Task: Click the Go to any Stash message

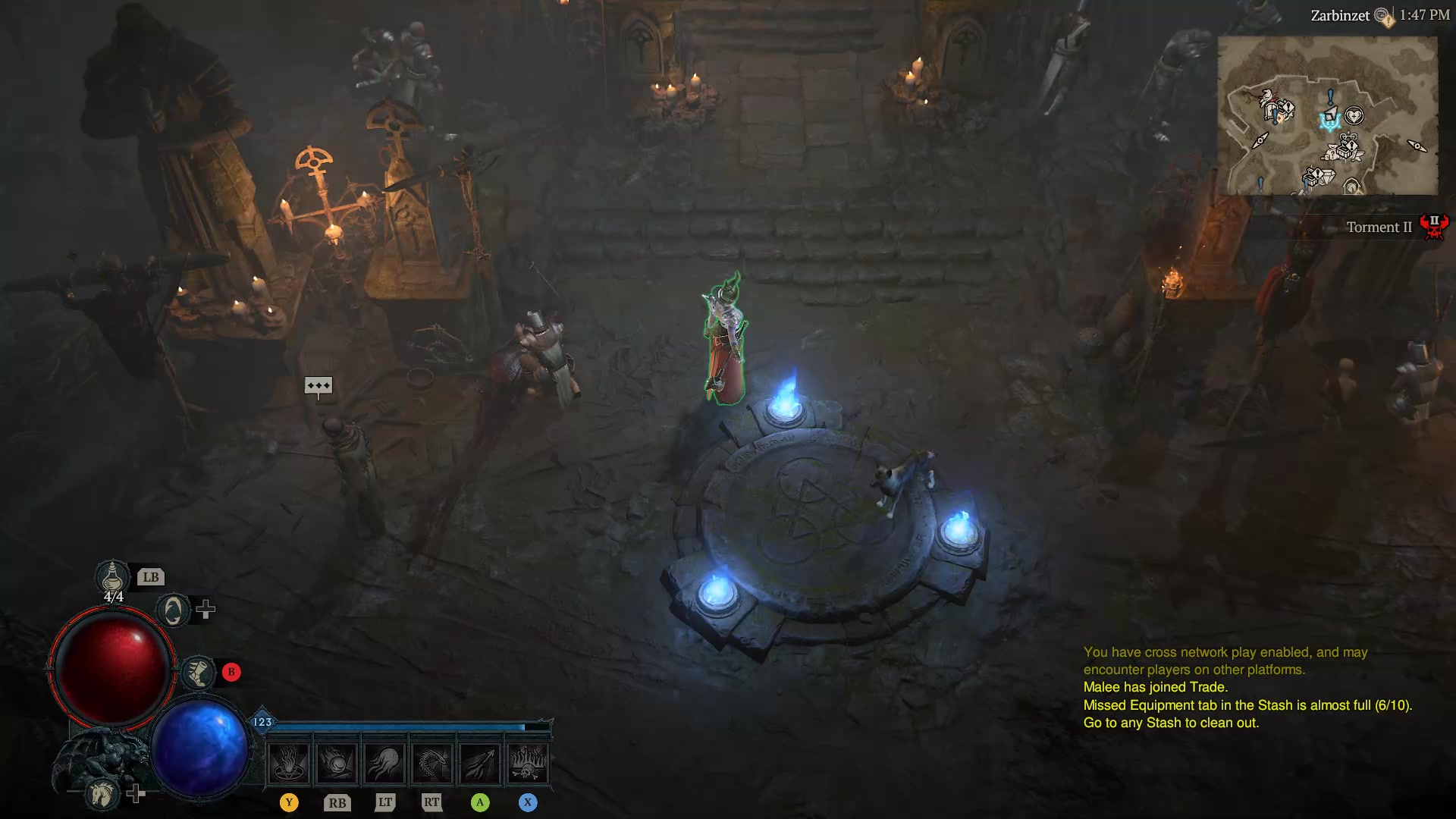Action: click(1170, 723)
